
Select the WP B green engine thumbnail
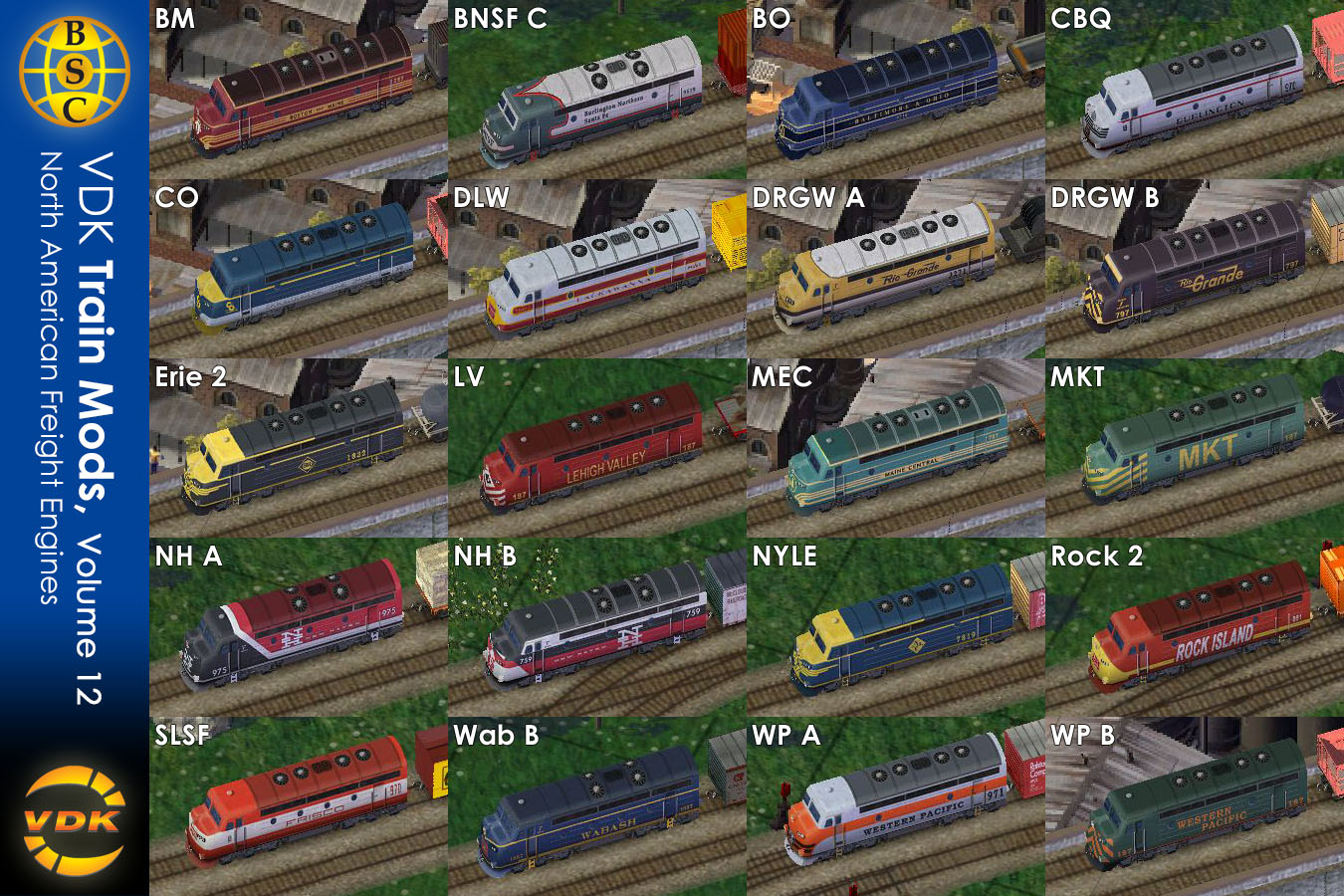click(1195, 806)
